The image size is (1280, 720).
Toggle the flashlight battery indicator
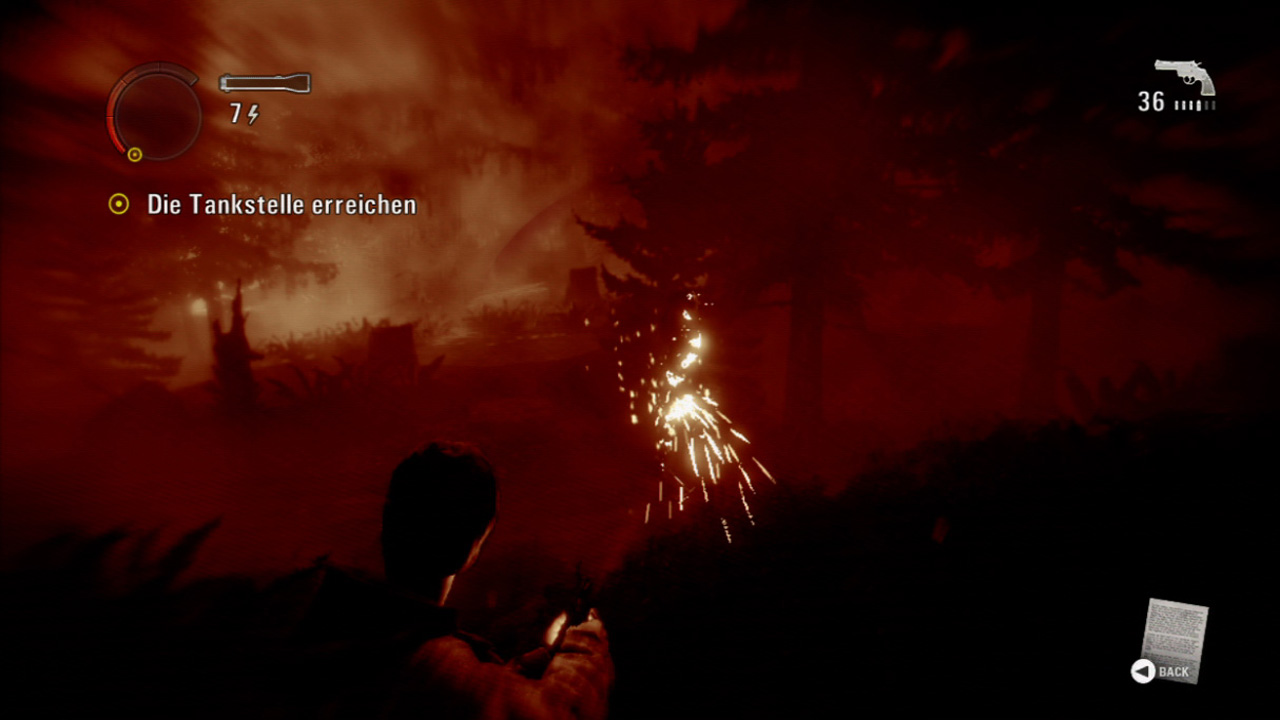[246, 112]
